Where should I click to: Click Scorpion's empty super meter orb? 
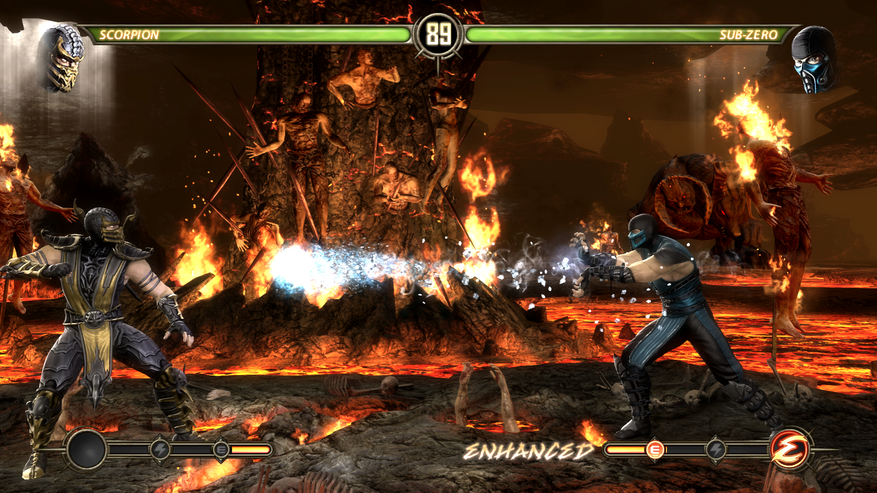click(x=87, y=450)
